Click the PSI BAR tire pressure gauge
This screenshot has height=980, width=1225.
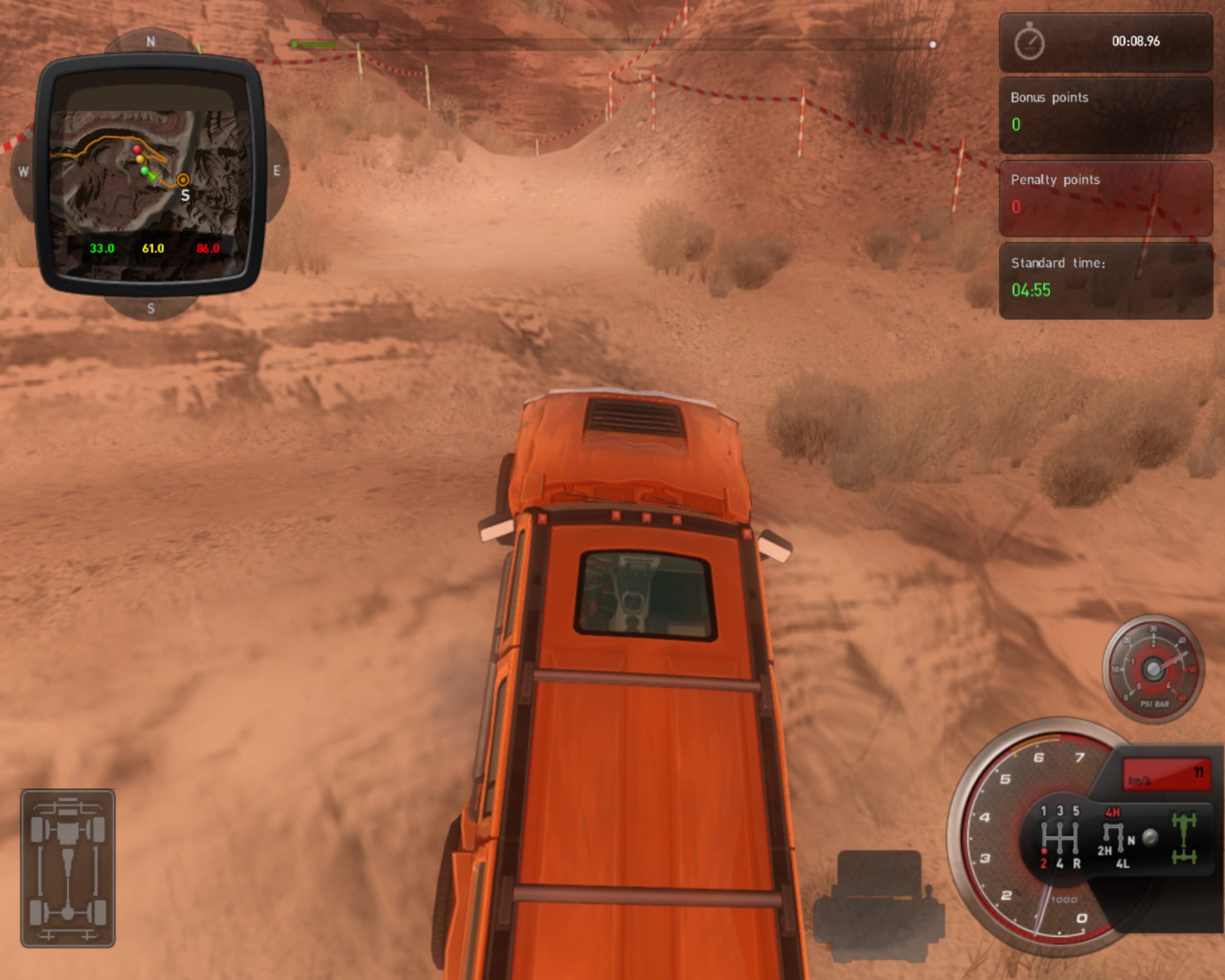coord(1153,669)
